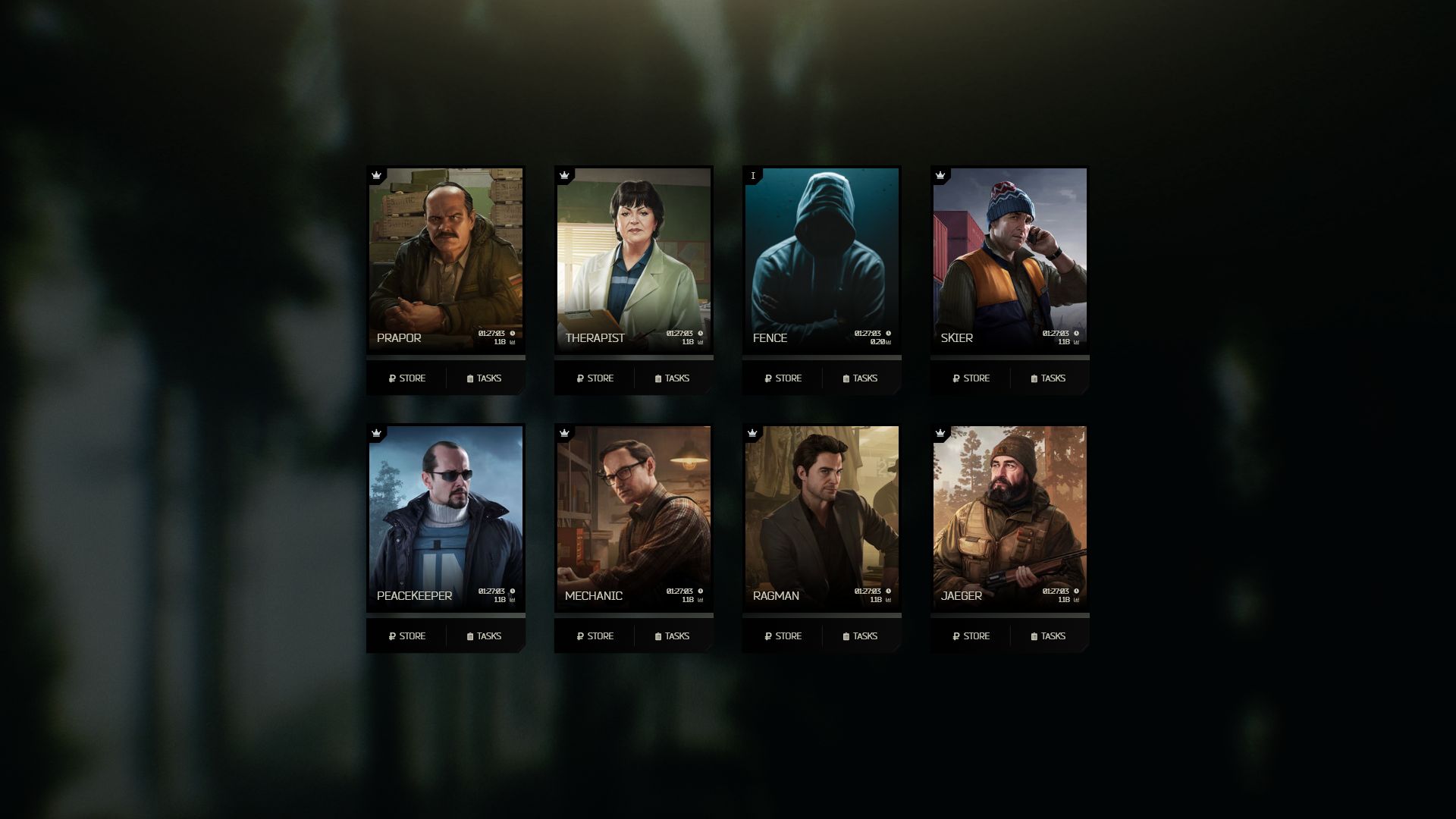The width and height of the screenshot is (1456, 819).
Task: Click the crown loyalty icon on Ragman's card
Action: (x=752, y=432)
